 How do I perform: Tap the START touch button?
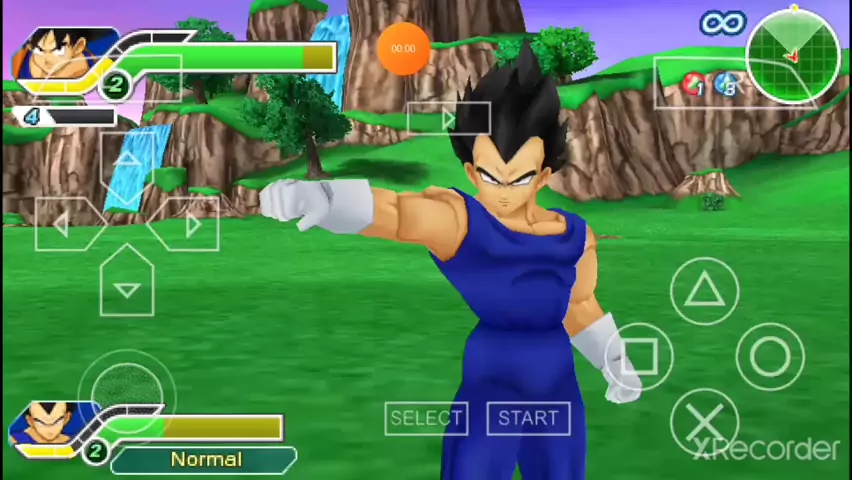[x=528, y=418]
